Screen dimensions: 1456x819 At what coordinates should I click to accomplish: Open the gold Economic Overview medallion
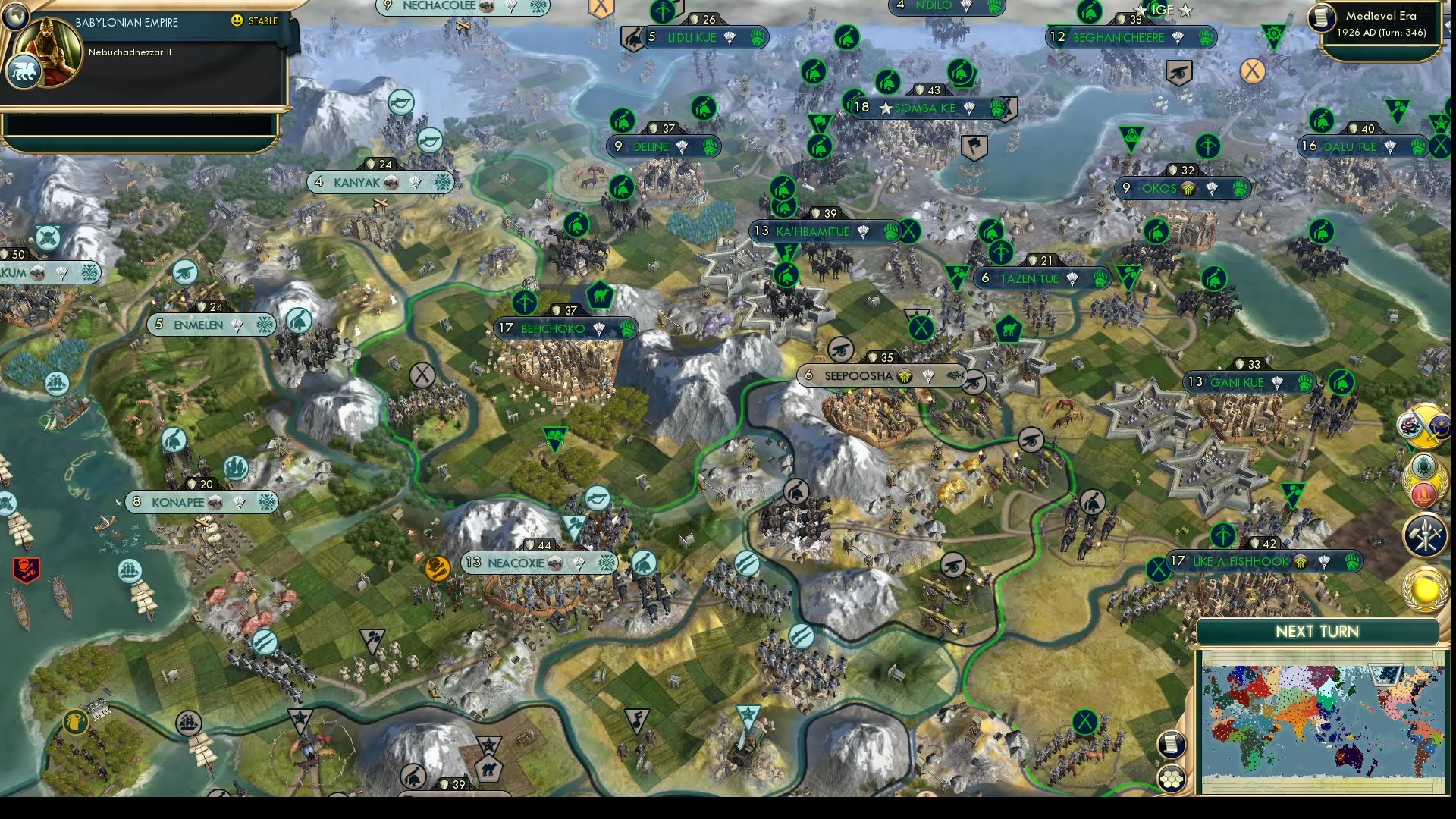(x=1423, y=588)
